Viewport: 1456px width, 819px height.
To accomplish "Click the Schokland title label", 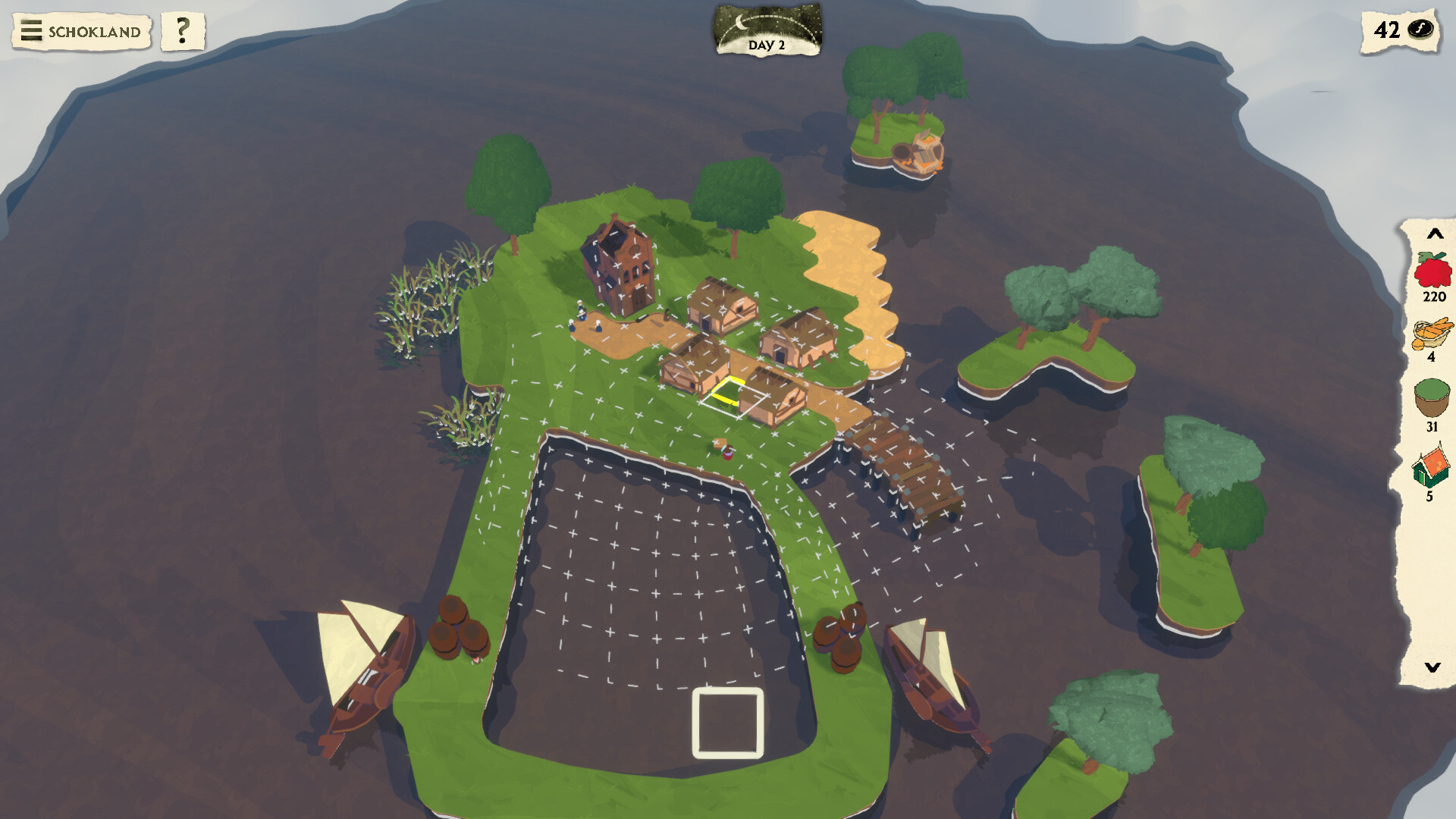I will click(x=93, y=32).
